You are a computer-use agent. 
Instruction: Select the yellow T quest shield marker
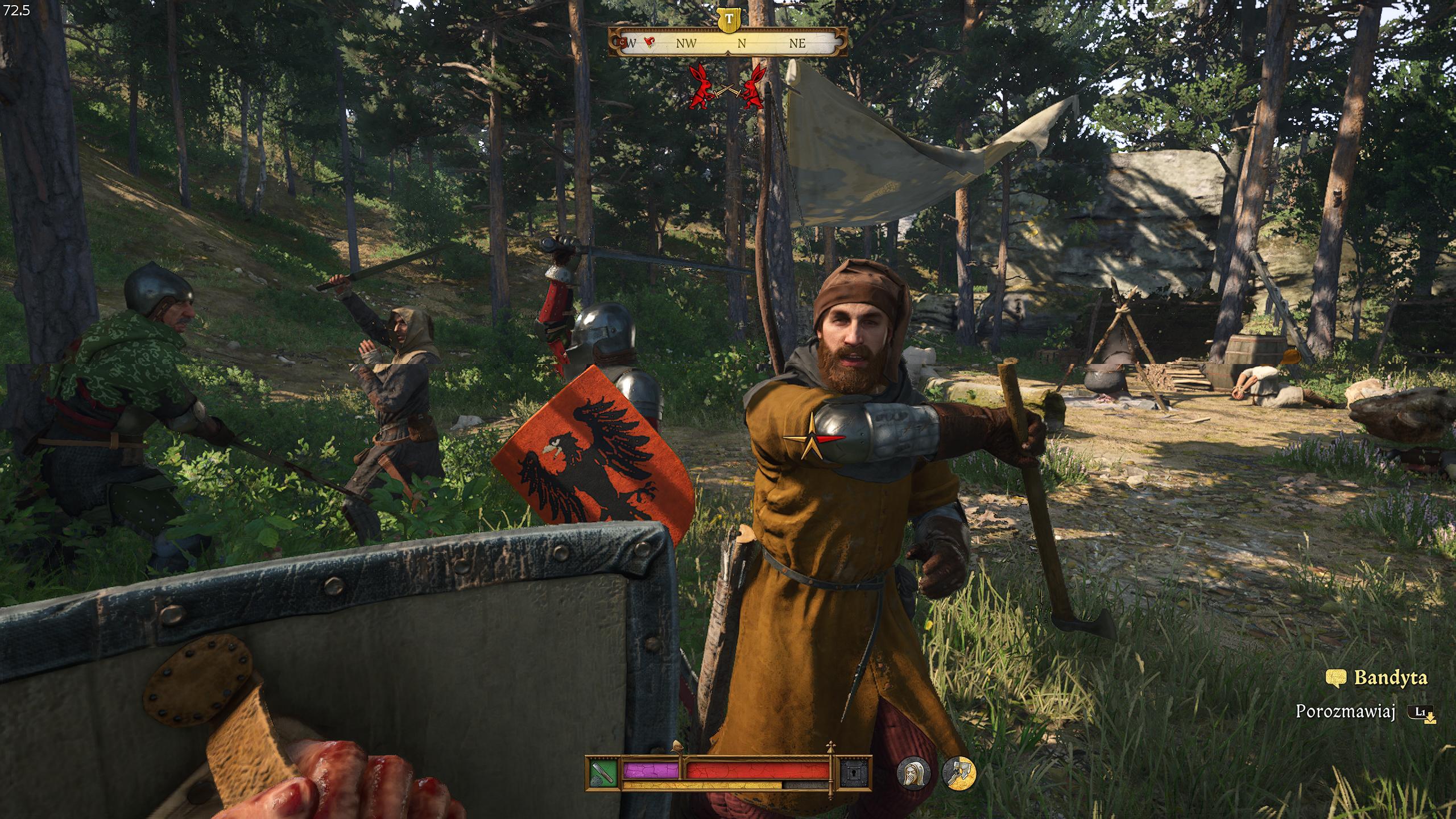coord(729,19)
